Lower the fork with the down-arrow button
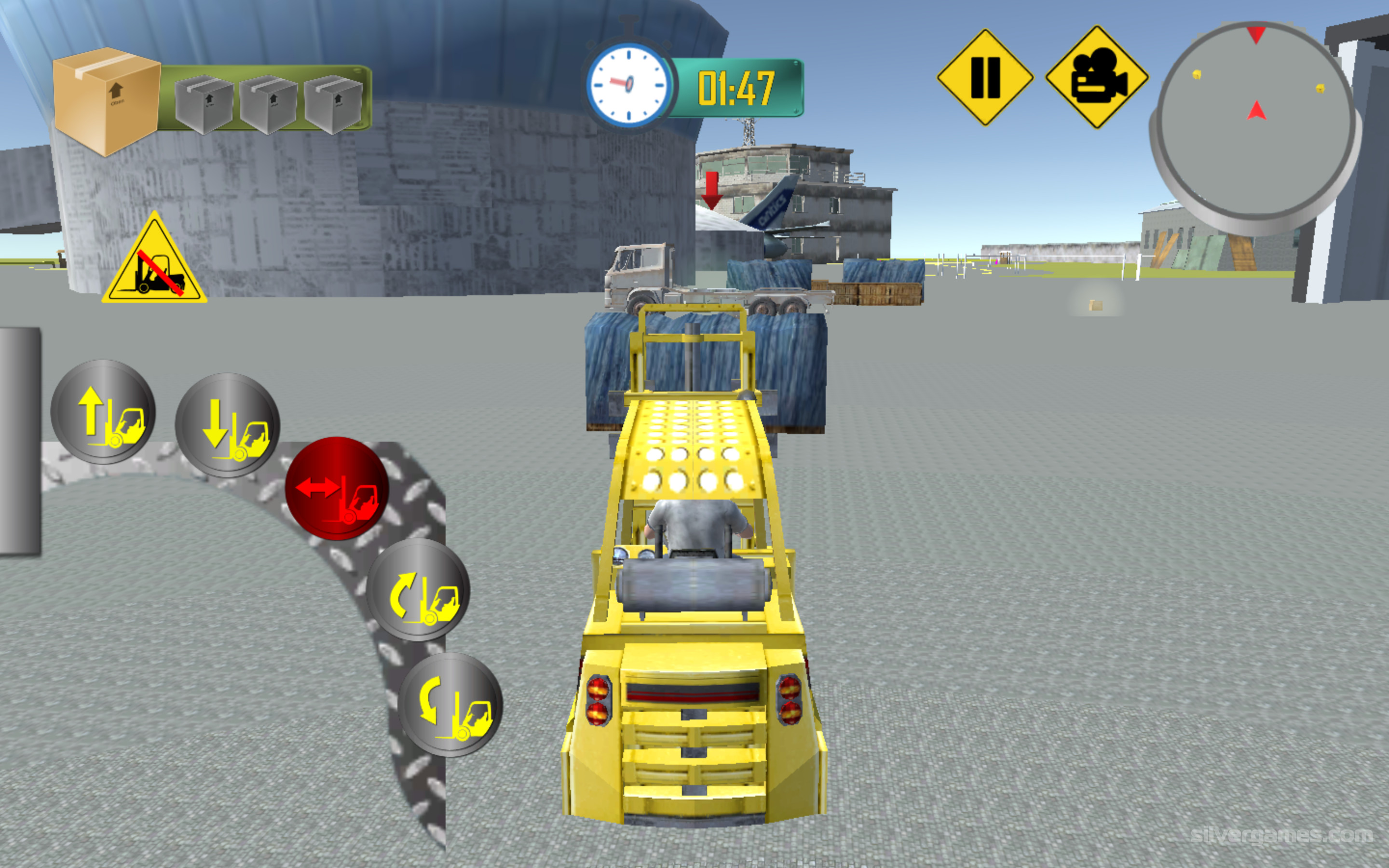The image size is (1389, 868). (227, 425)
